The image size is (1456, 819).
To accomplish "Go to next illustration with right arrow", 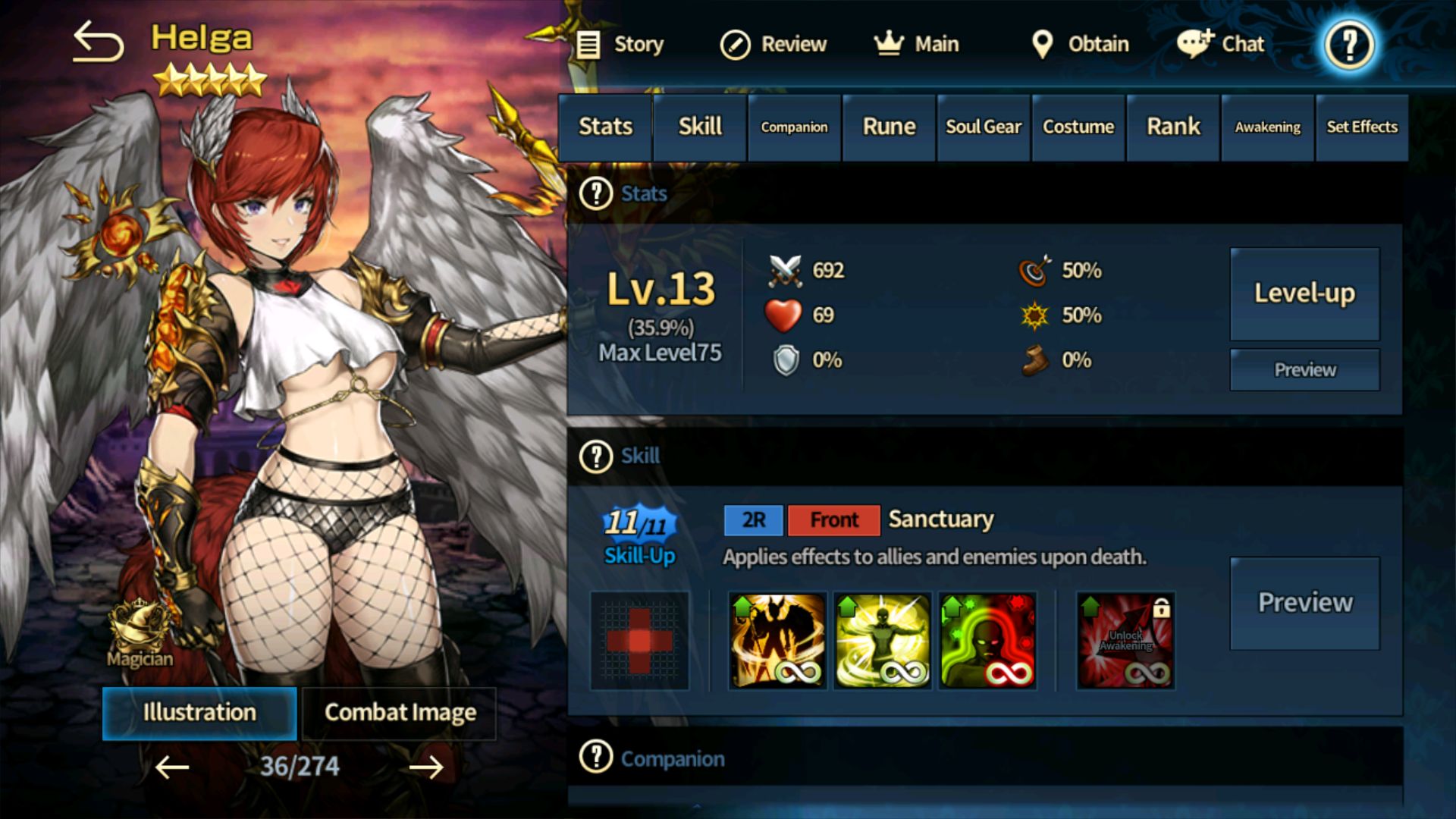I will point(425,767).
